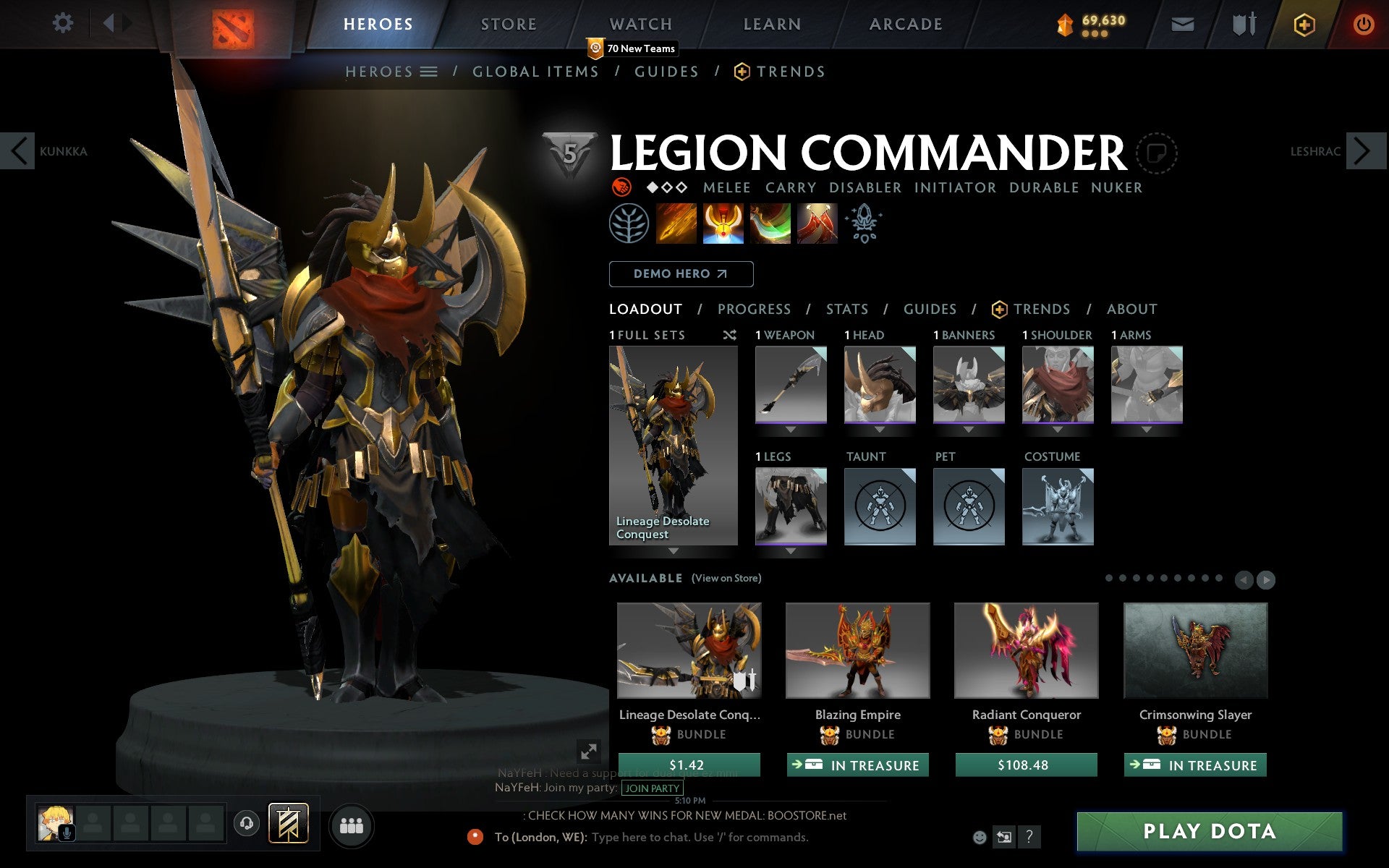The width and height of the screenshot is (1389, 868).
Task: Select the Blazing Empire bundle thumbnail
Action: [x=858, y=650]
